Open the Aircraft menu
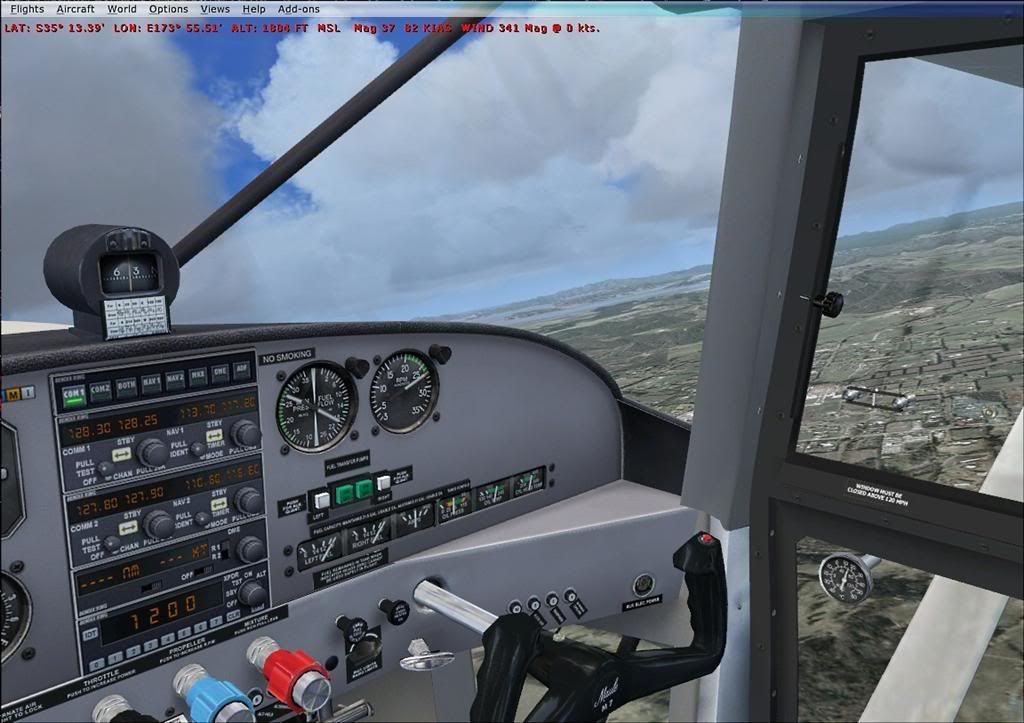This screenshot has height=723, width=1024. point(75,9)
